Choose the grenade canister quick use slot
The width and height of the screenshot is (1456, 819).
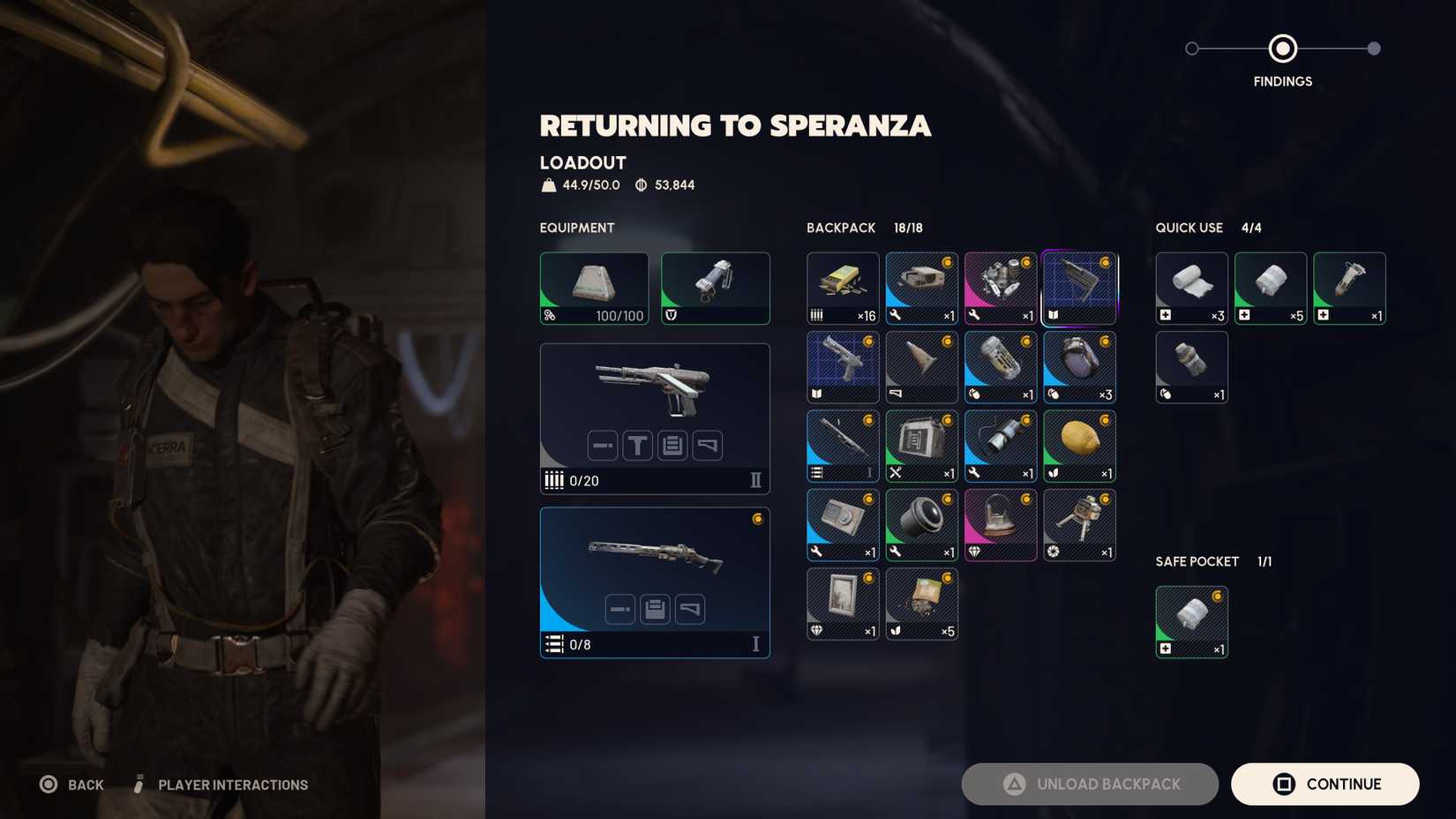1191,367
